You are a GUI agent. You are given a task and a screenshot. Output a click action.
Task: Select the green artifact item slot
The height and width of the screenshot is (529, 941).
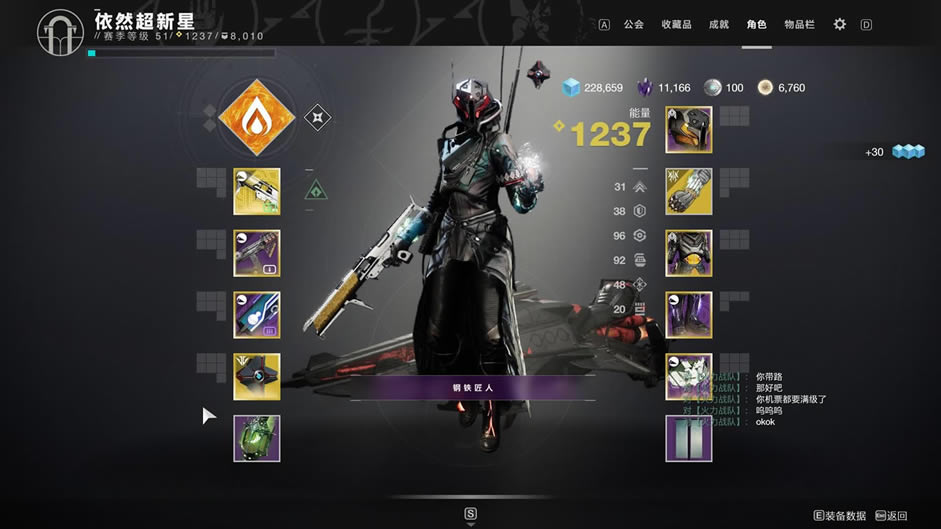257,439
